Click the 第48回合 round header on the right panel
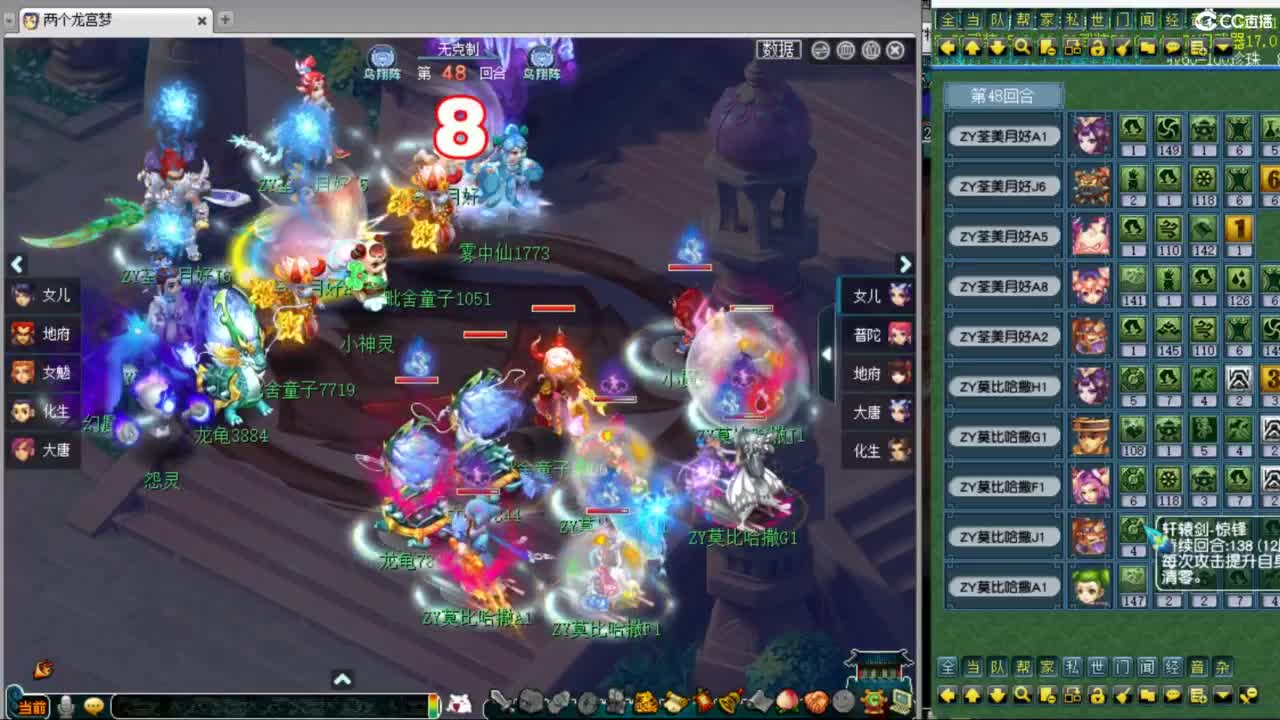This screenshot has width=1280, height=720. [x=1003, y=95]
